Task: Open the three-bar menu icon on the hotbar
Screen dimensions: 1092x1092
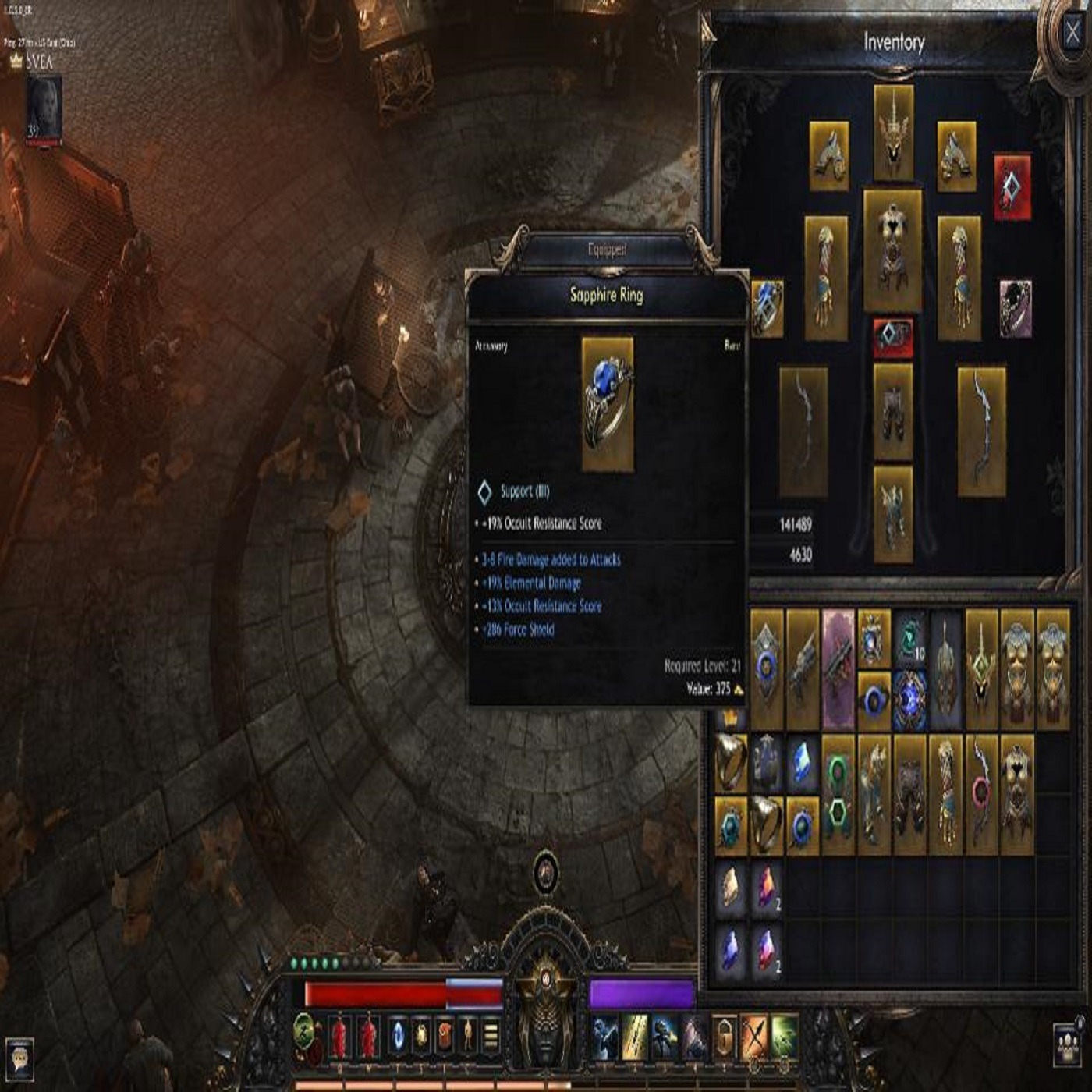Action: [491, 1037]
